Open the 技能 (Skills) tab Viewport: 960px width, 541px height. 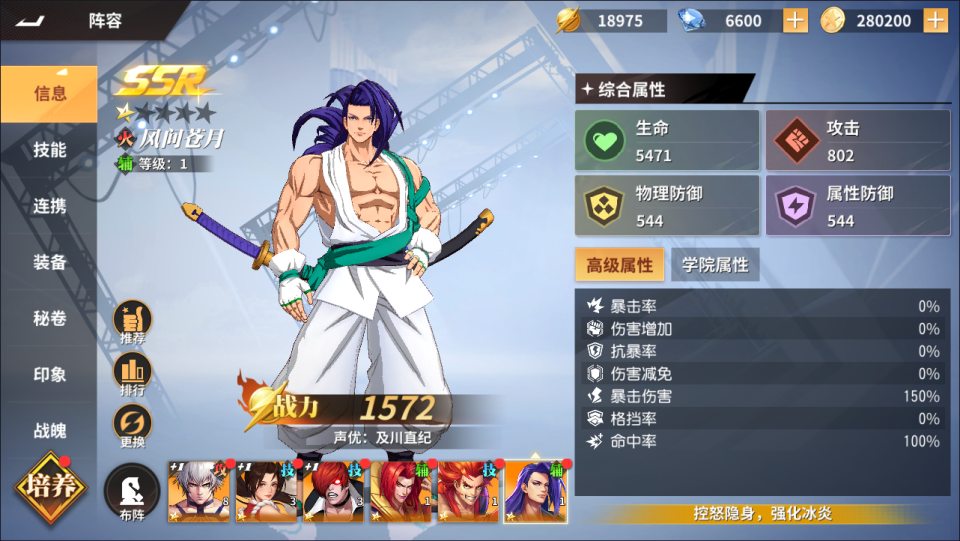49,150
